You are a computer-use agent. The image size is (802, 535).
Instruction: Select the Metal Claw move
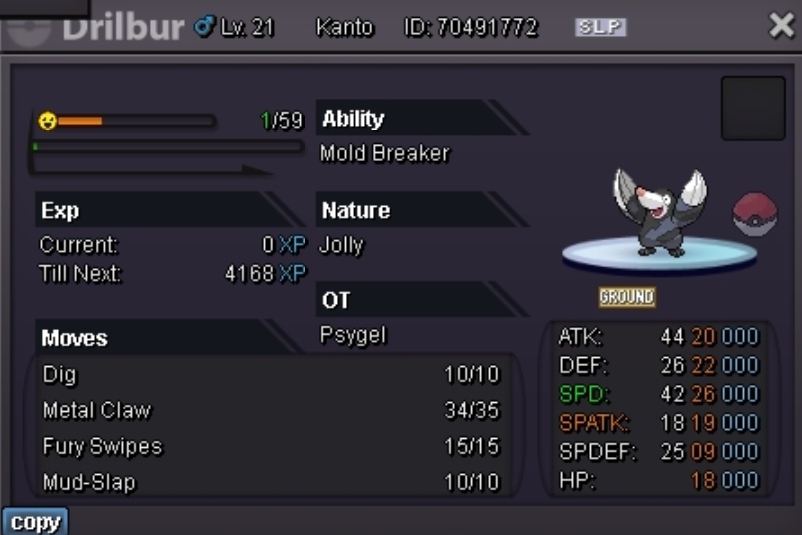click(270, 411)
